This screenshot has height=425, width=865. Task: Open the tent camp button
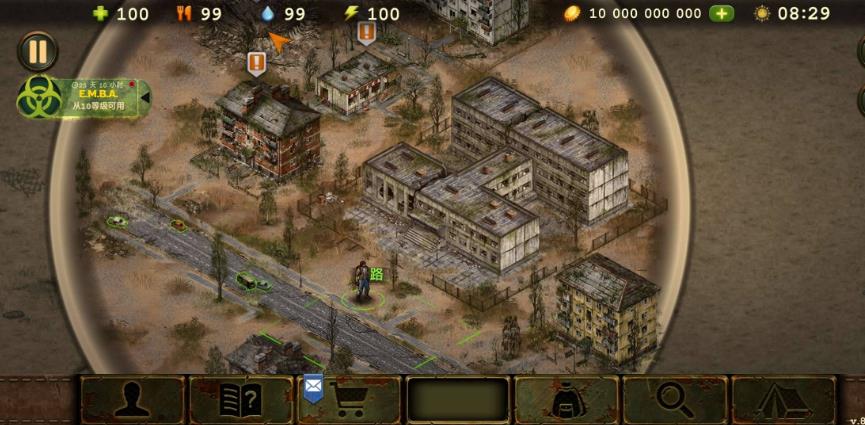pyautogui.click(x=783, y=400)
